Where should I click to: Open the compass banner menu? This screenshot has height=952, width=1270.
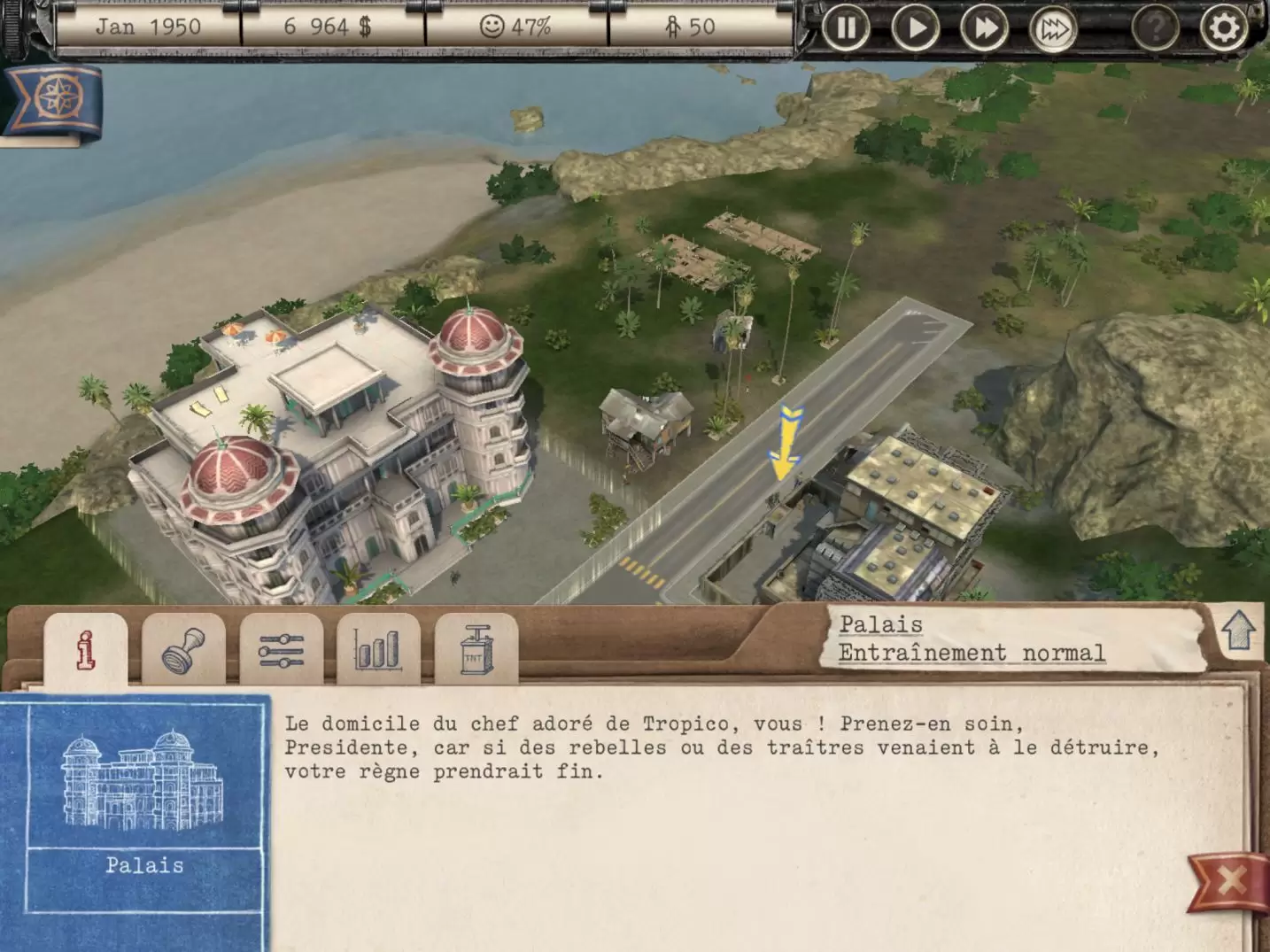pos(53,99)
